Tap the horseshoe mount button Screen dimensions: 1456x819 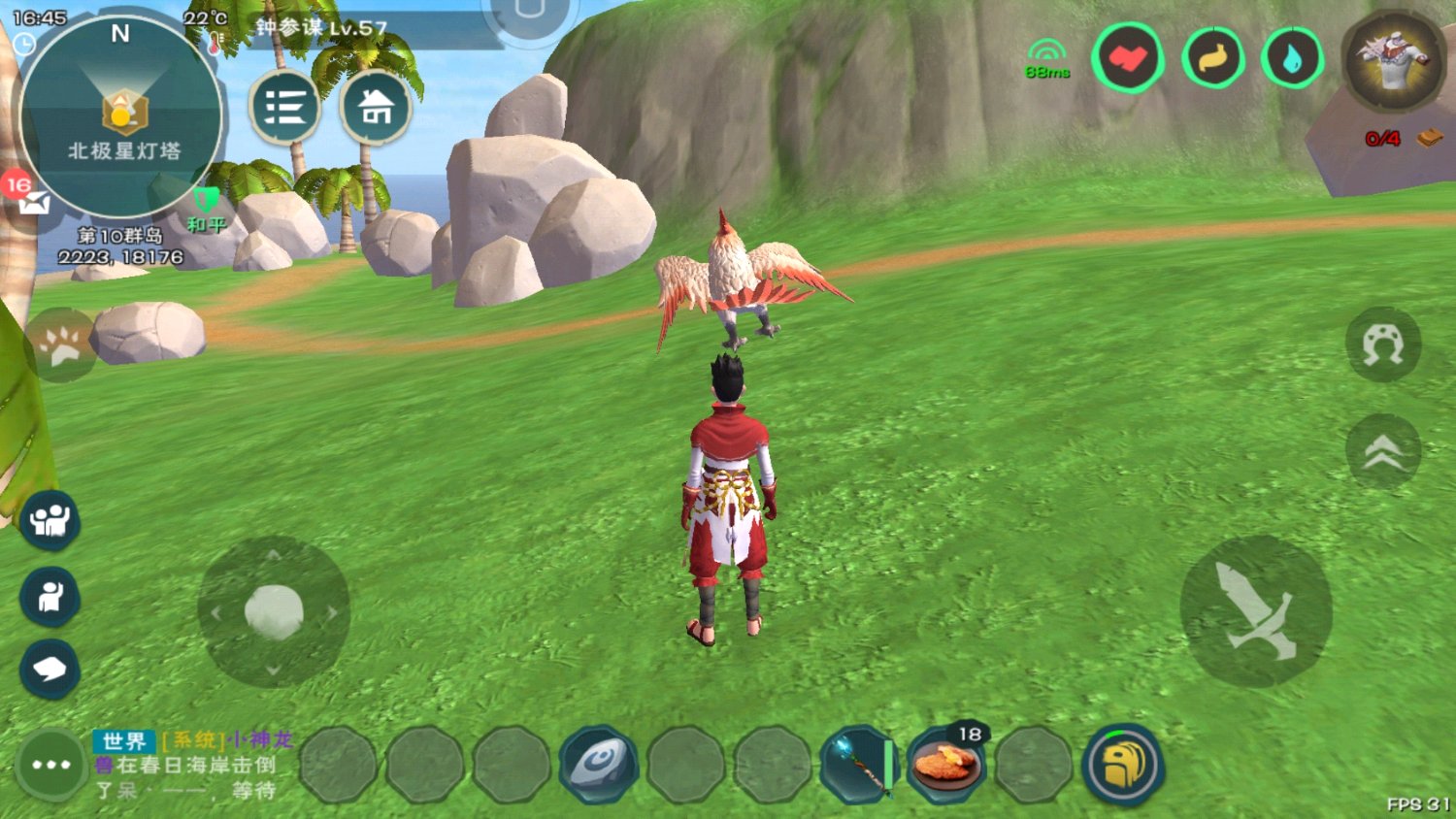click(x=1382, y=344)
